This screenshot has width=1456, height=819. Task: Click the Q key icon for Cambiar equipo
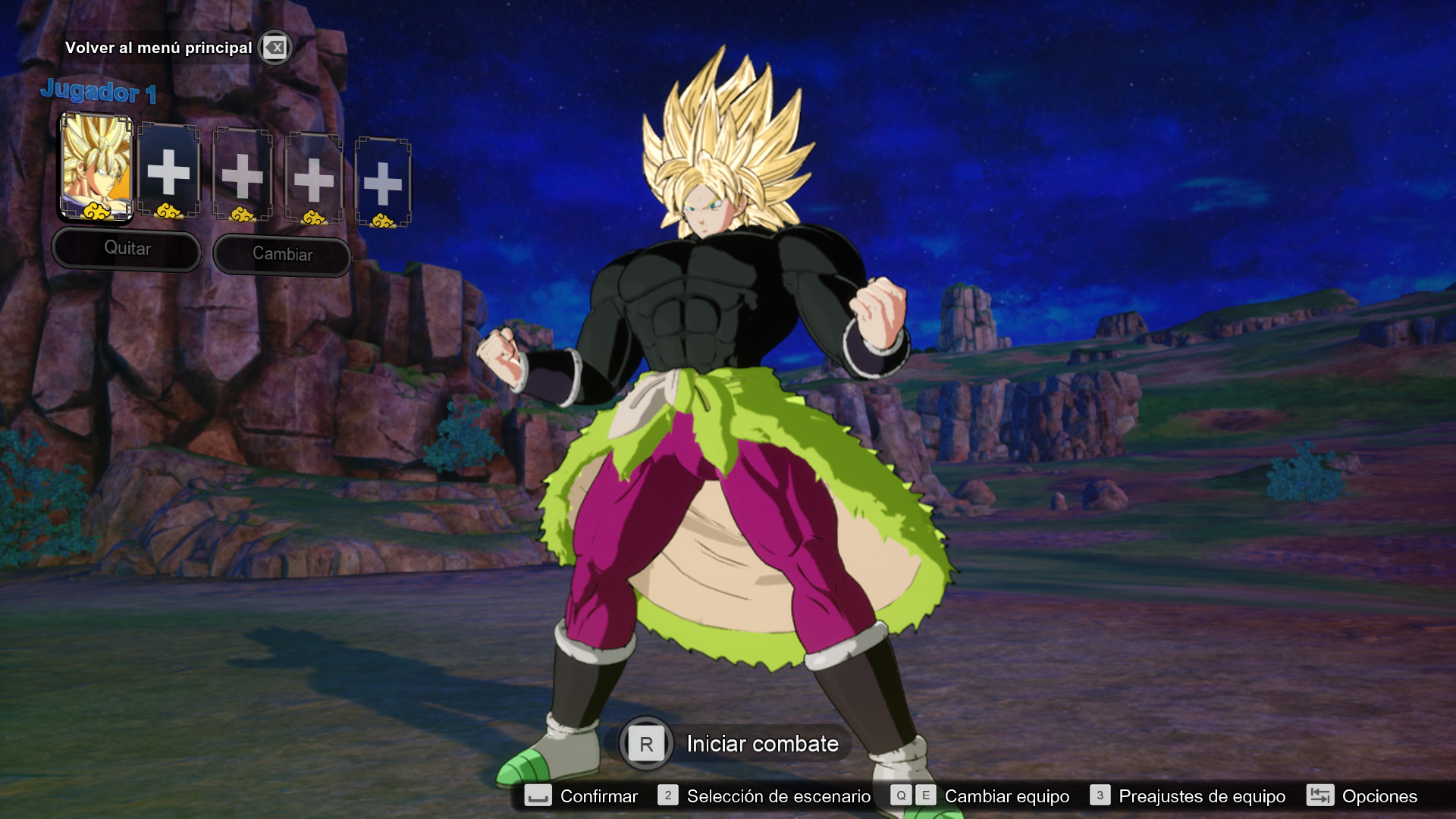[x=901, y=796]
